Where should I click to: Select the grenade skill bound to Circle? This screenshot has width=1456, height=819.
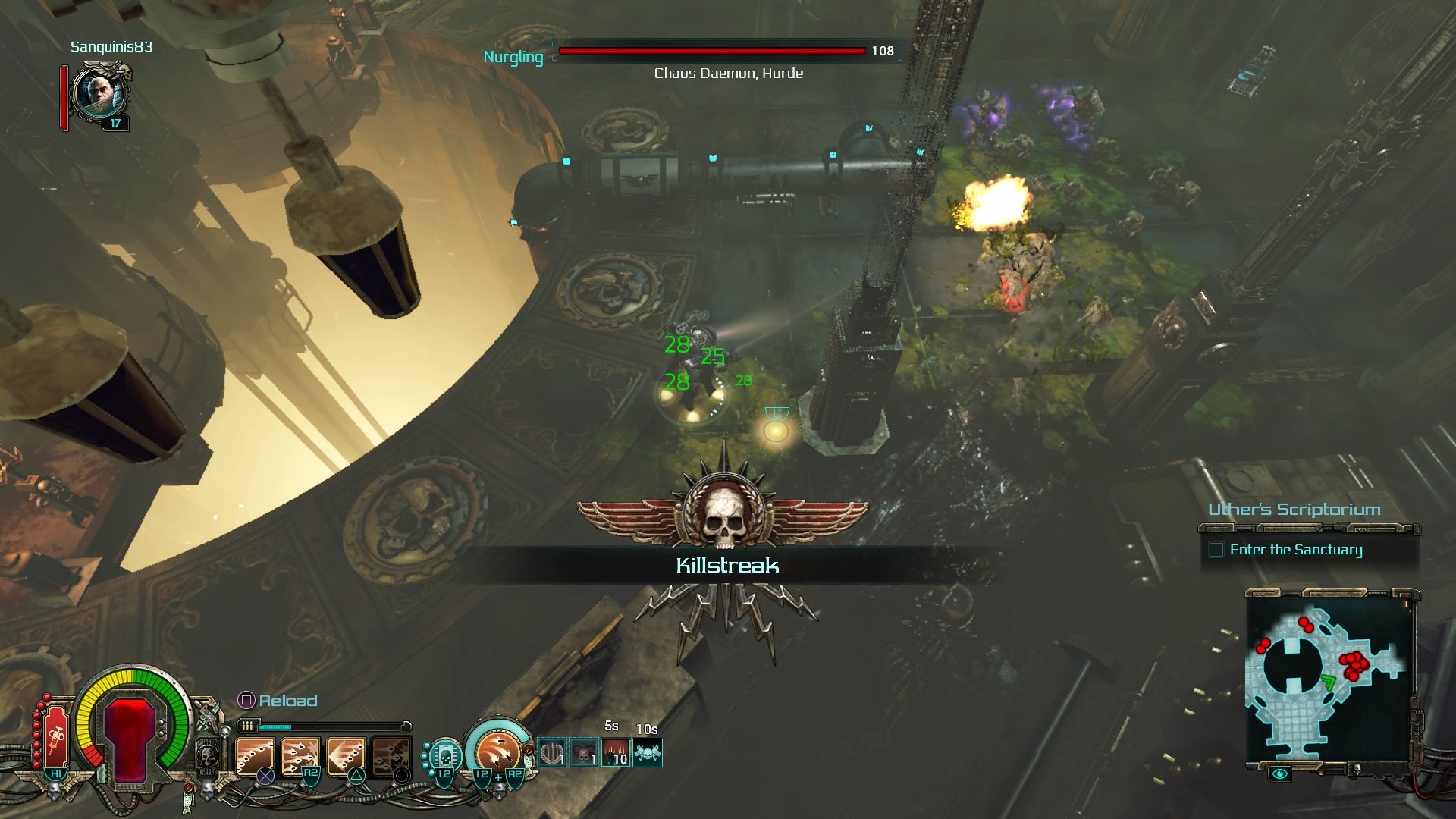coord(390,754)
